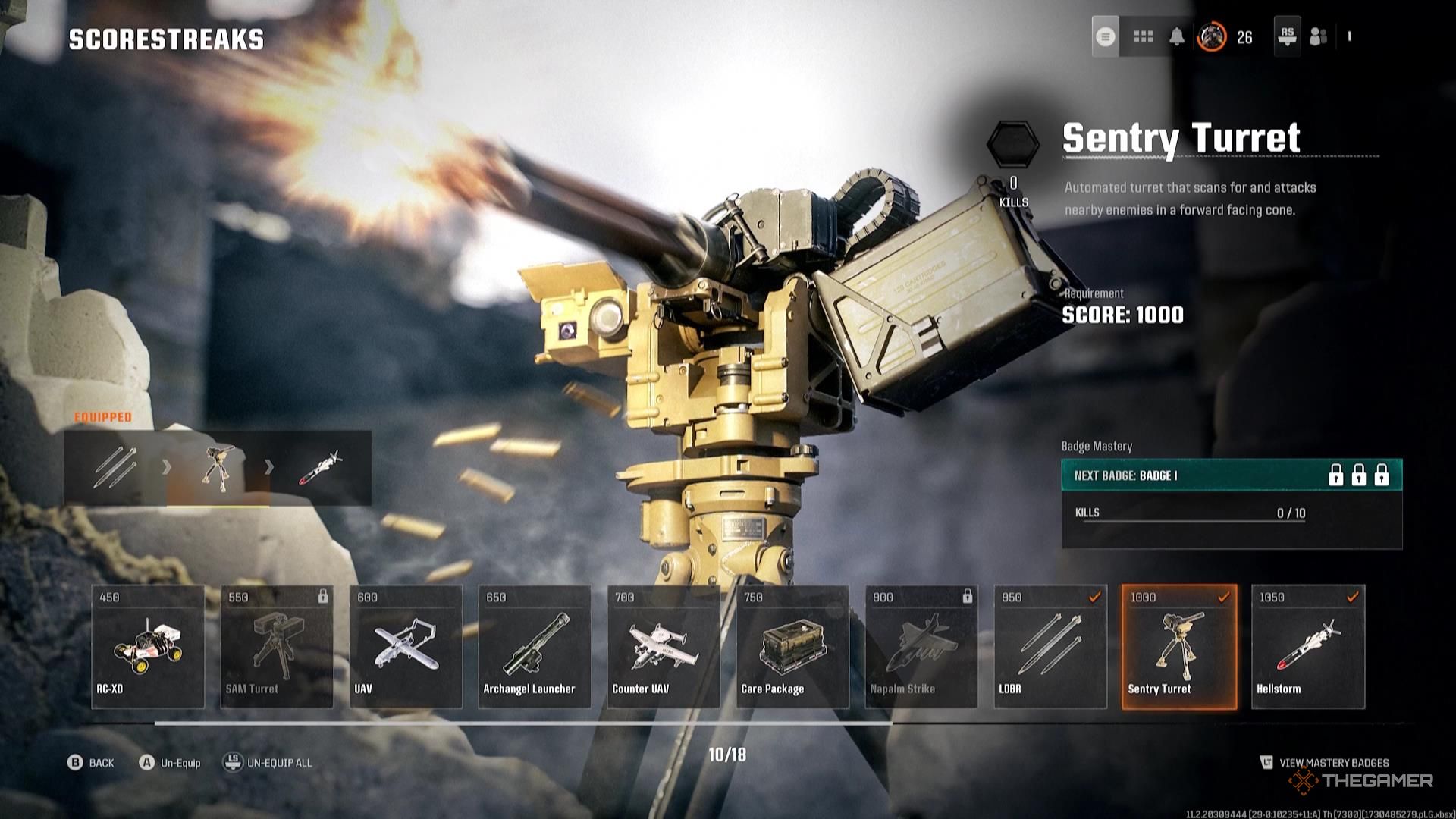Open the social party icon
1456x819 pixels.
tap(1319, 36)
